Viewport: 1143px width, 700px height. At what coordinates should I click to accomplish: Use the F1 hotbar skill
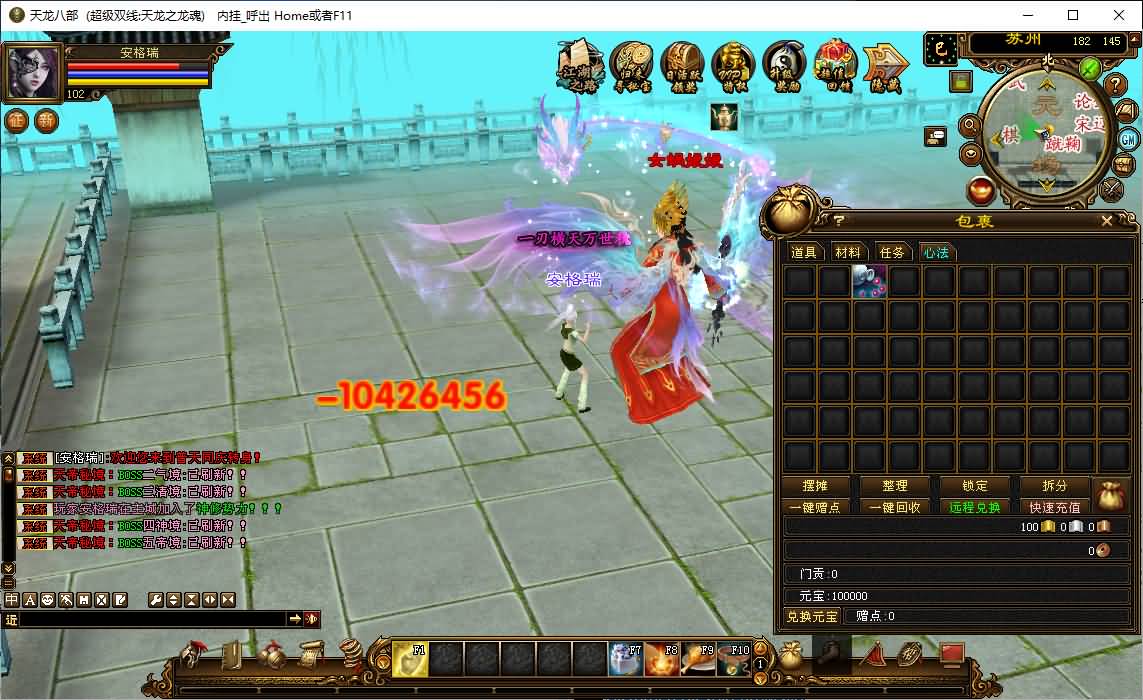pyautogui.click(x=410, y=659)
